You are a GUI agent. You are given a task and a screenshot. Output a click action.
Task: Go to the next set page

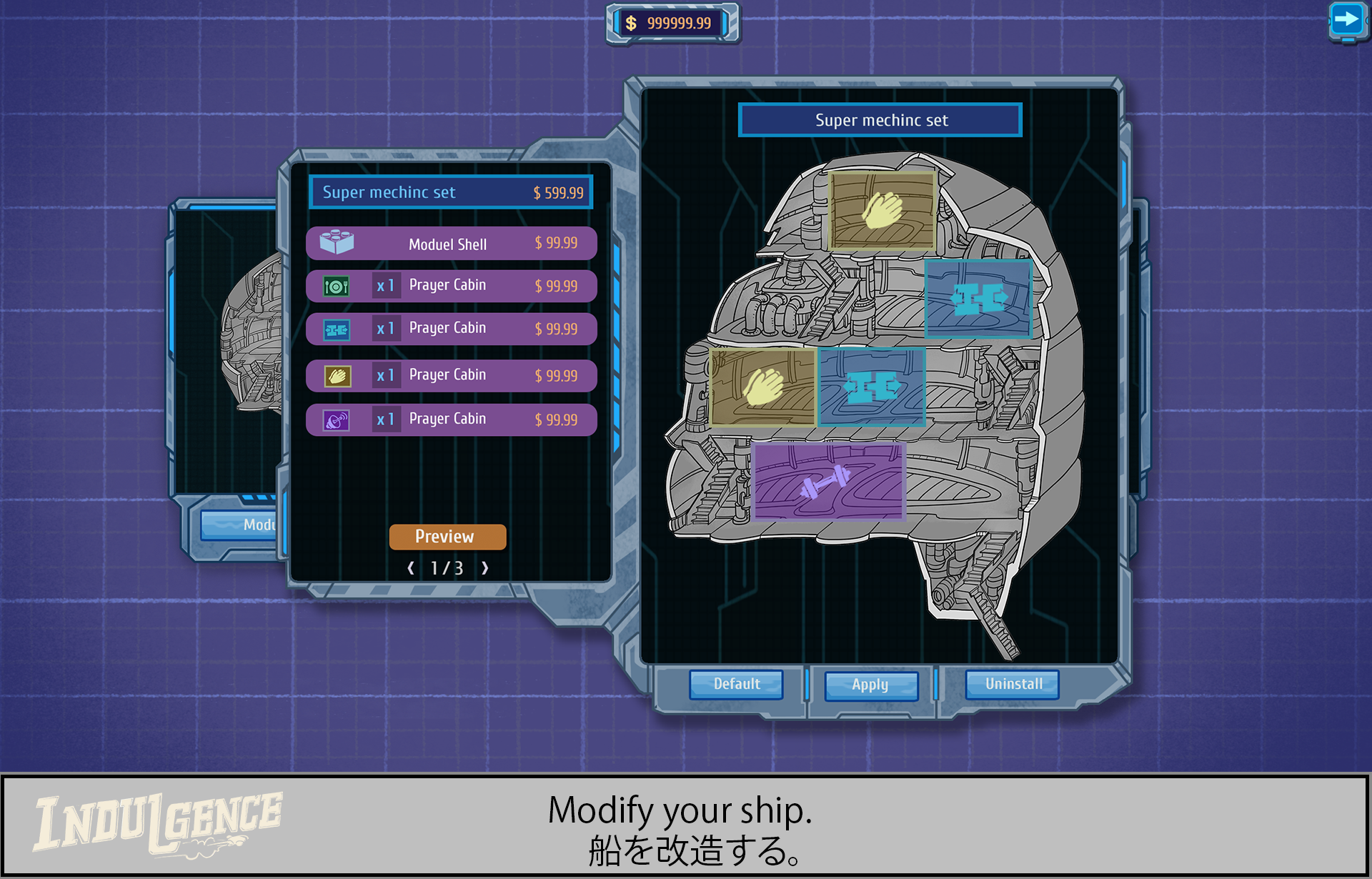(x=485, y=568)
